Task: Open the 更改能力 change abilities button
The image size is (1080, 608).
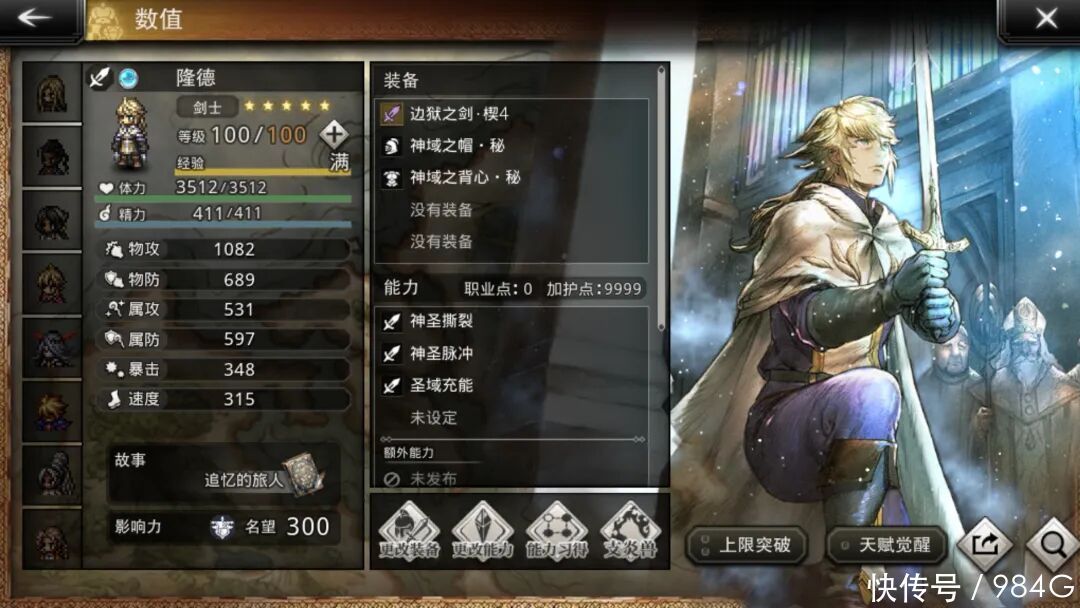Action: [482, 531]
